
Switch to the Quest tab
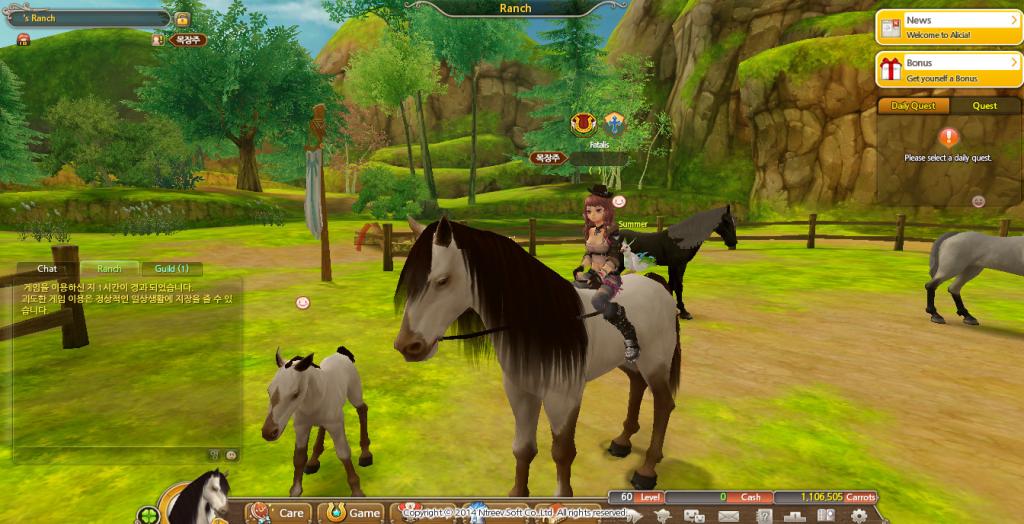tap(984, 106)
